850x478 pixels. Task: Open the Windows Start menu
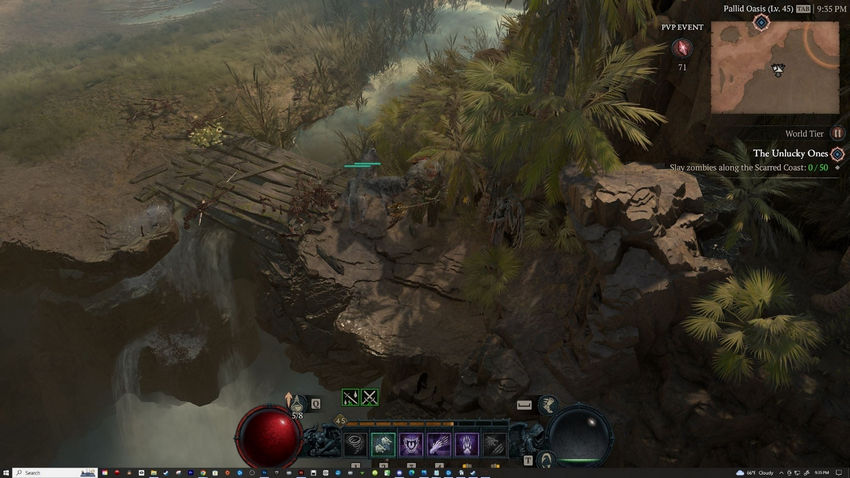(x=6, y=472)
